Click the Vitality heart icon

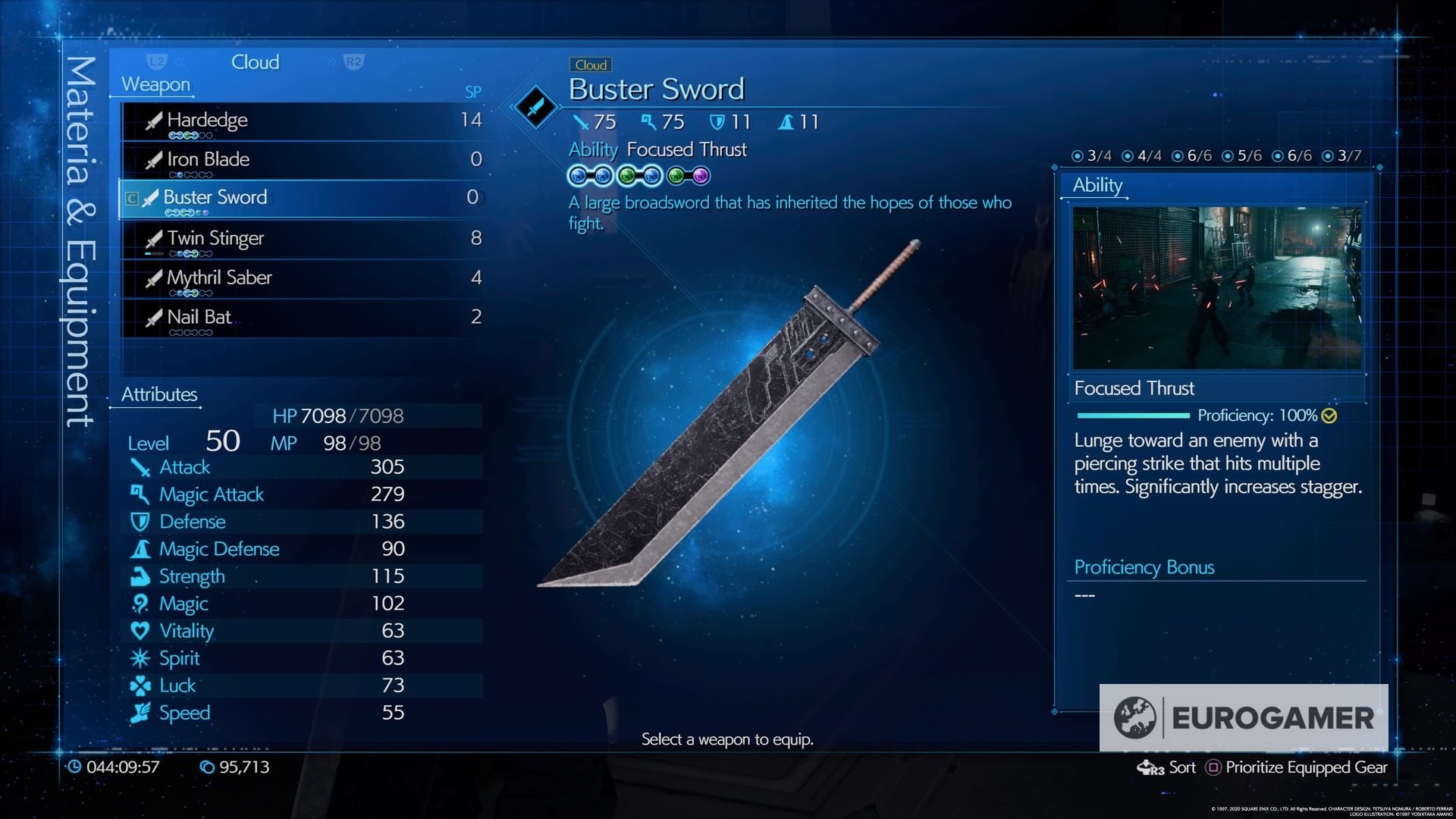[140, 630]
